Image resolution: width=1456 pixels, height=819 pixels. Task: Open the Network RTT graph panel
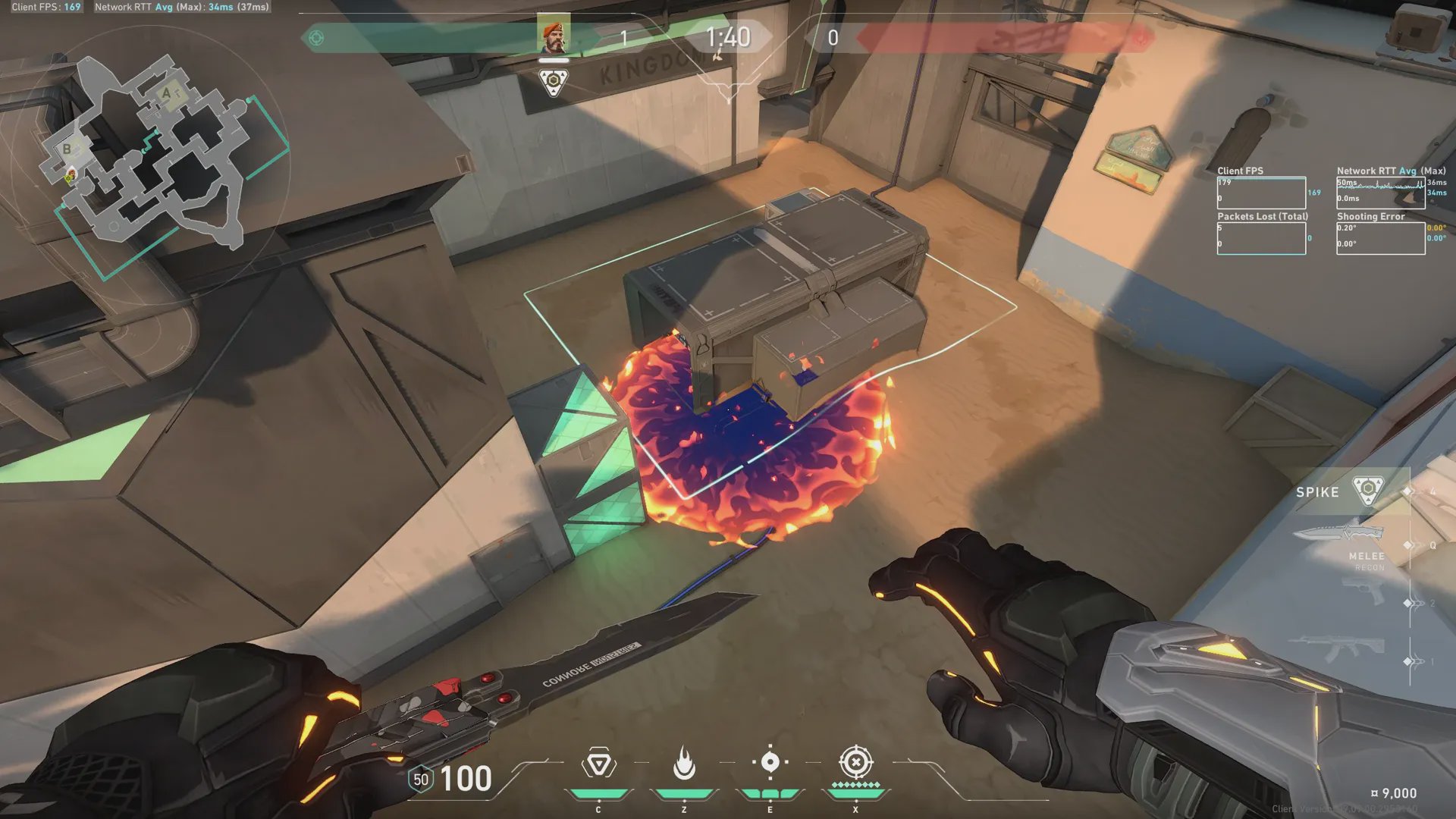point(1380,193)
